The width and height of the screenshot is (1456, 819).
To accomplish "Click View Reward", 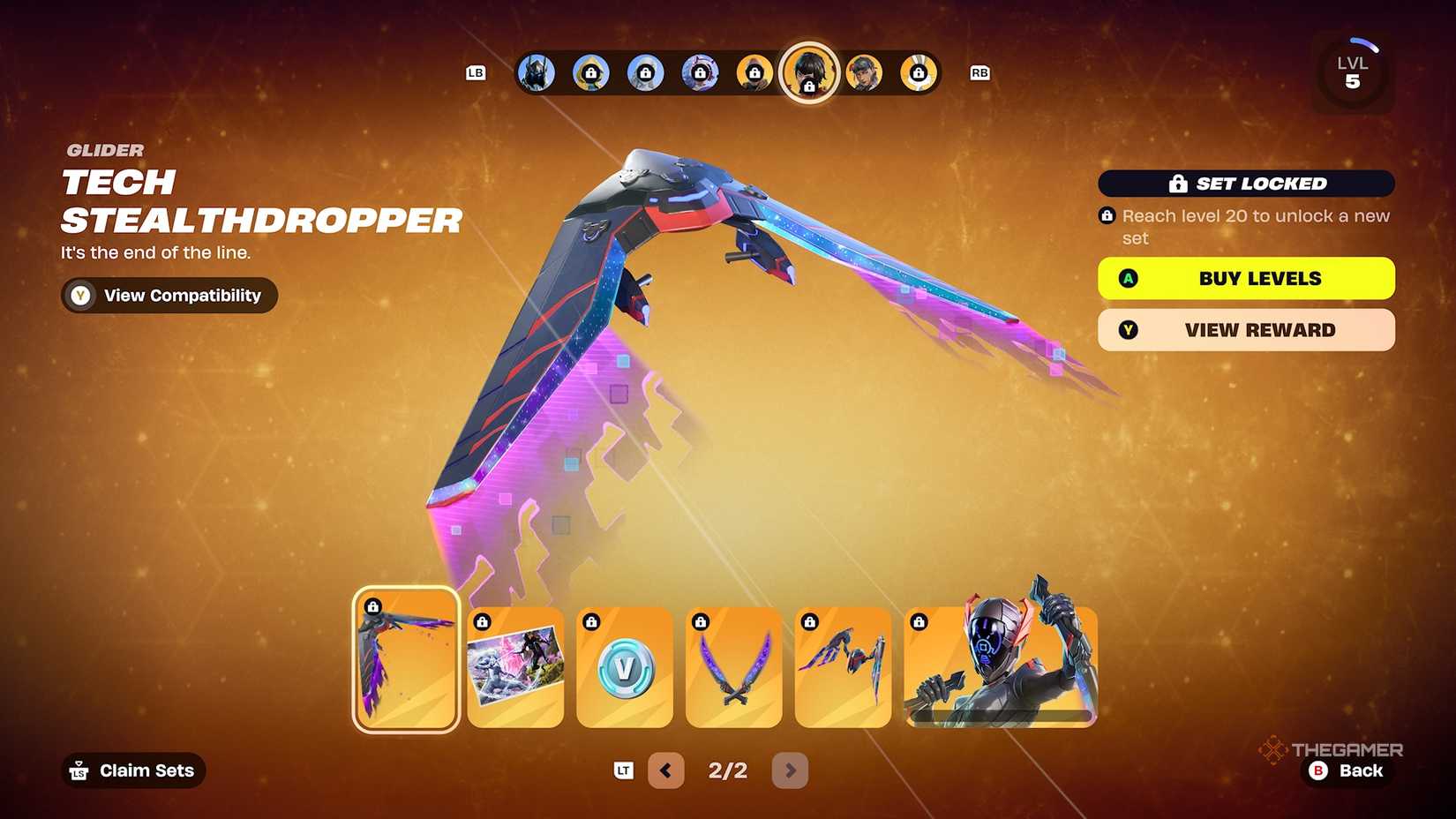I will (1245, 330).
